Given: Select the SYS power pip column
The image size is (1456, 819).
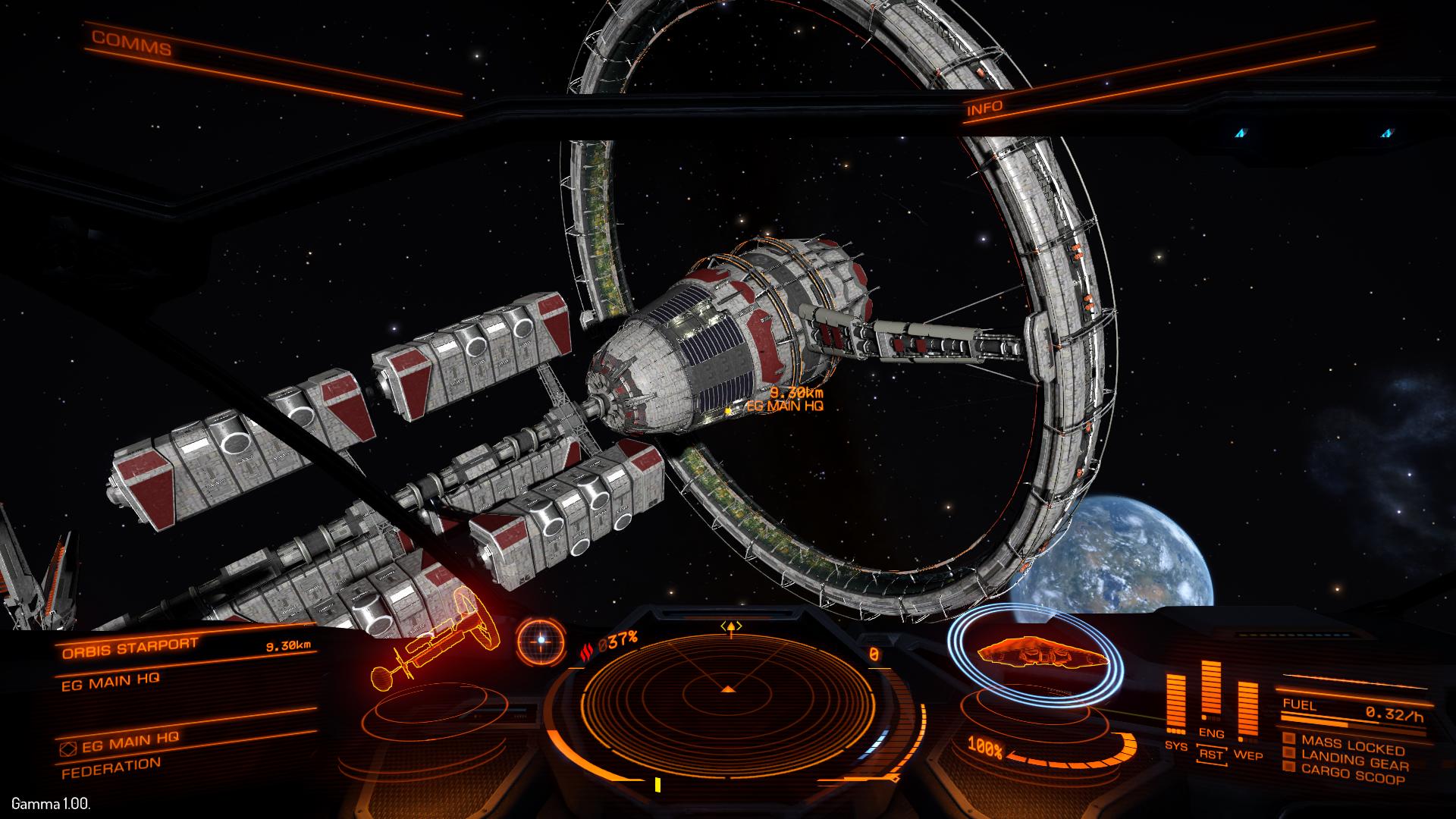Looking at the screenshot, I should tap(1176, 705).
